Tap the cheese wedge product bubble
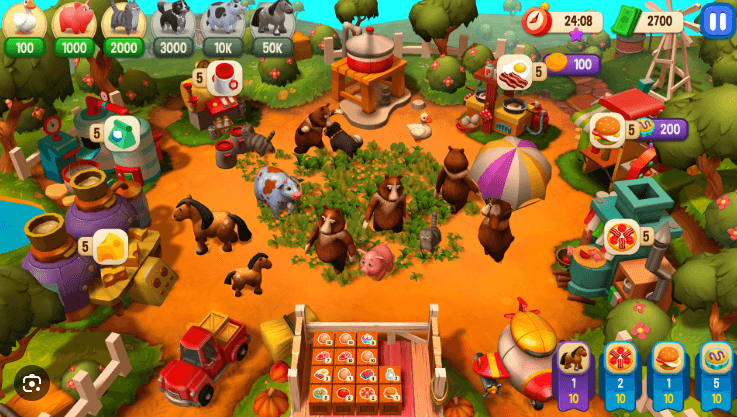This screenshot has height=417, width=737. tap(110, 245)
